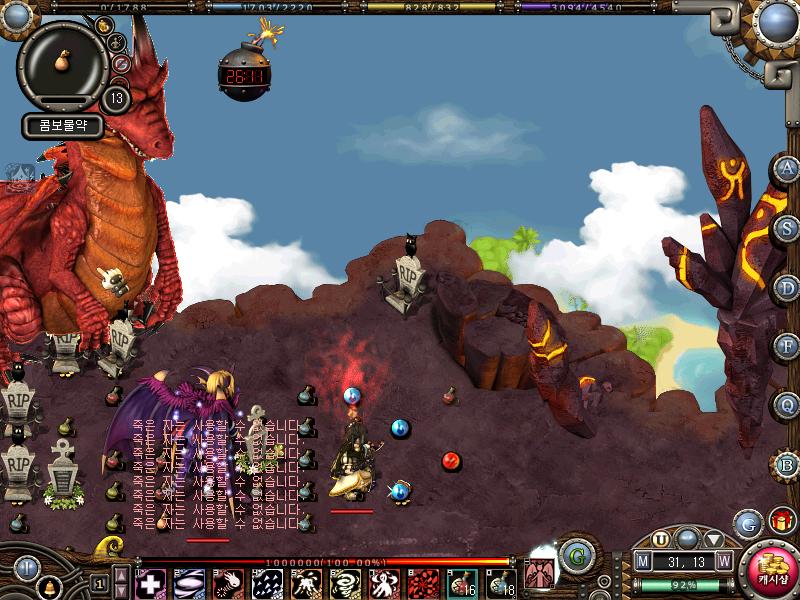The height and width of the screenshot is (600, 800).
Task: Open the red gift box icon
Action: coord(781,521)
